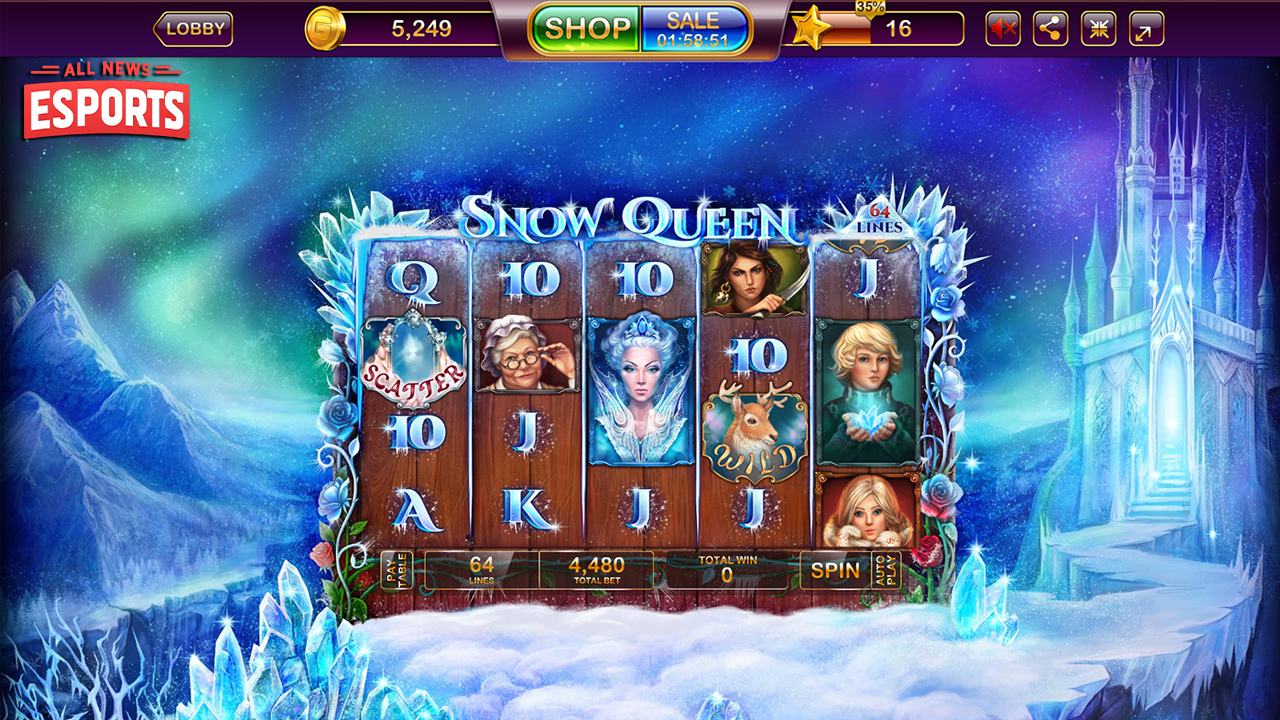Click the share icon button

(x=1050, y=29)
